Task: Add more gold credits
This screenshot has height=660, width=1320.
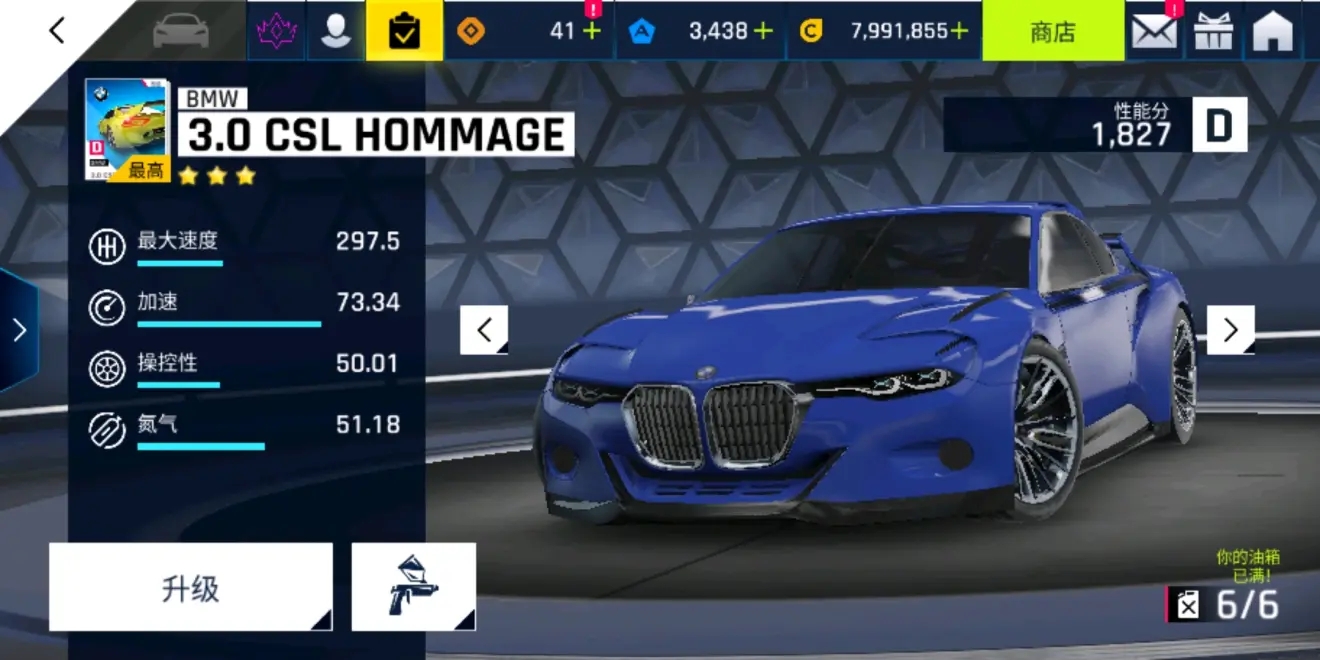Action: click(959, 31)
